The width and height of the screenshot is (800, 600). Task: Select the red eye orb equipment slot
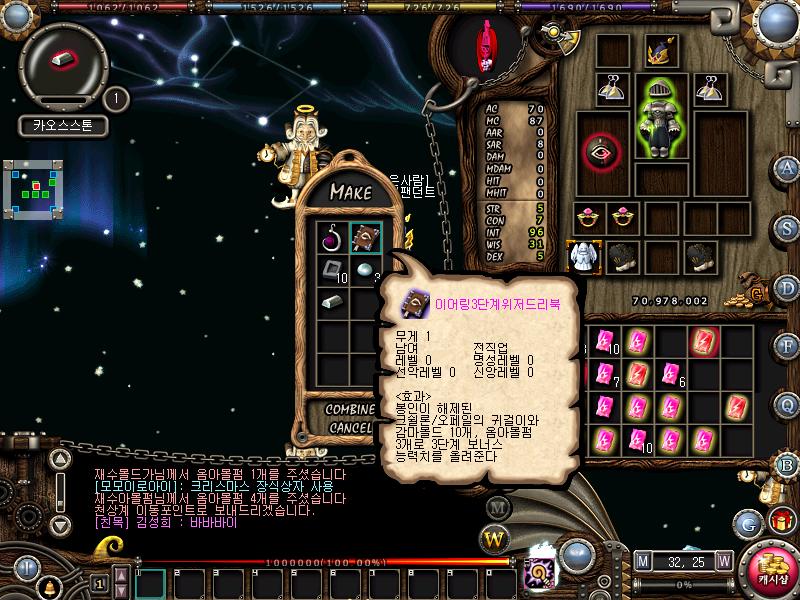[601, 152]
